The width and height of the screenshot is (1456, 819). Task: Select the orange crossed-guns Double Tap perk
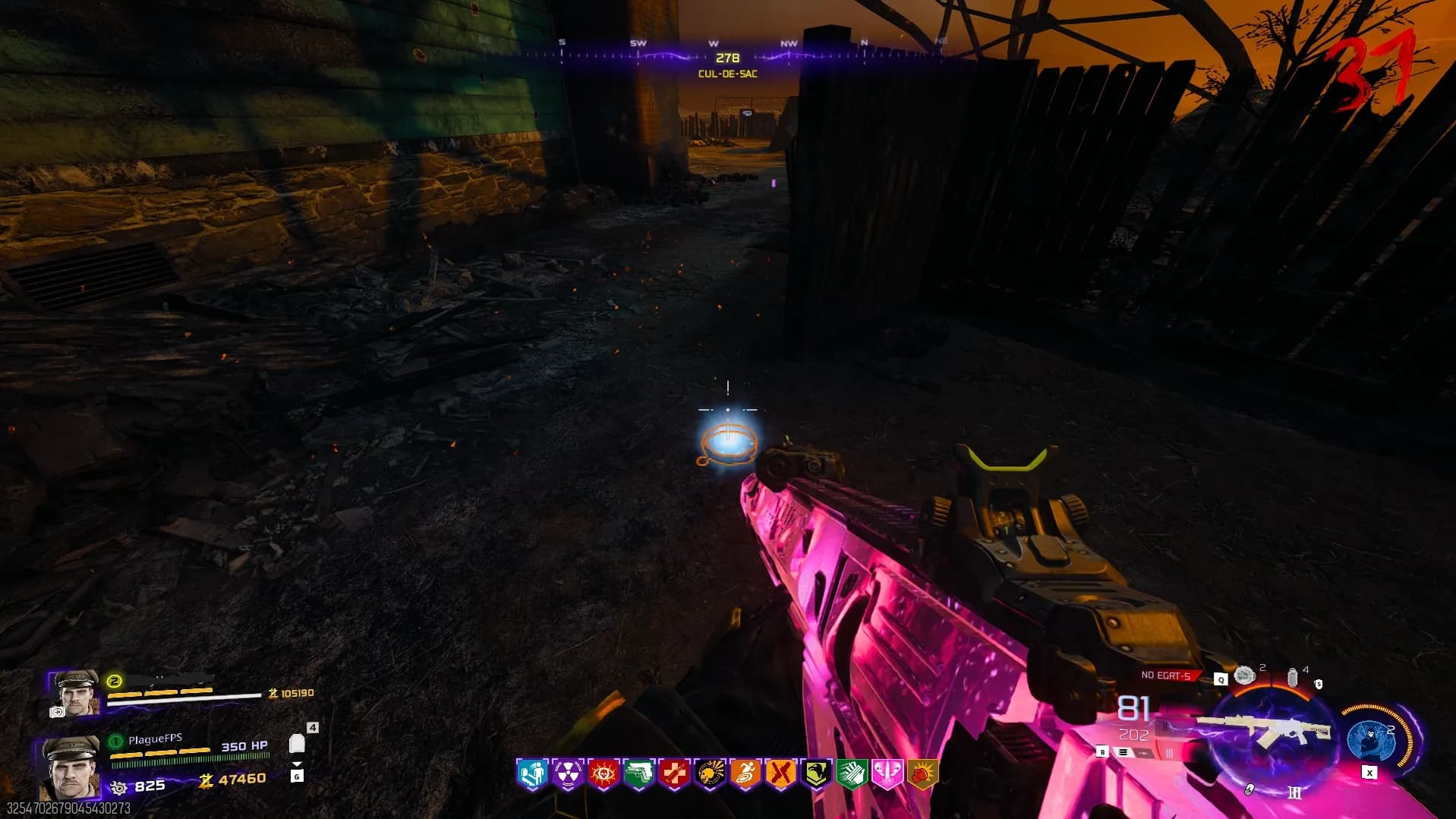(780, 774)
